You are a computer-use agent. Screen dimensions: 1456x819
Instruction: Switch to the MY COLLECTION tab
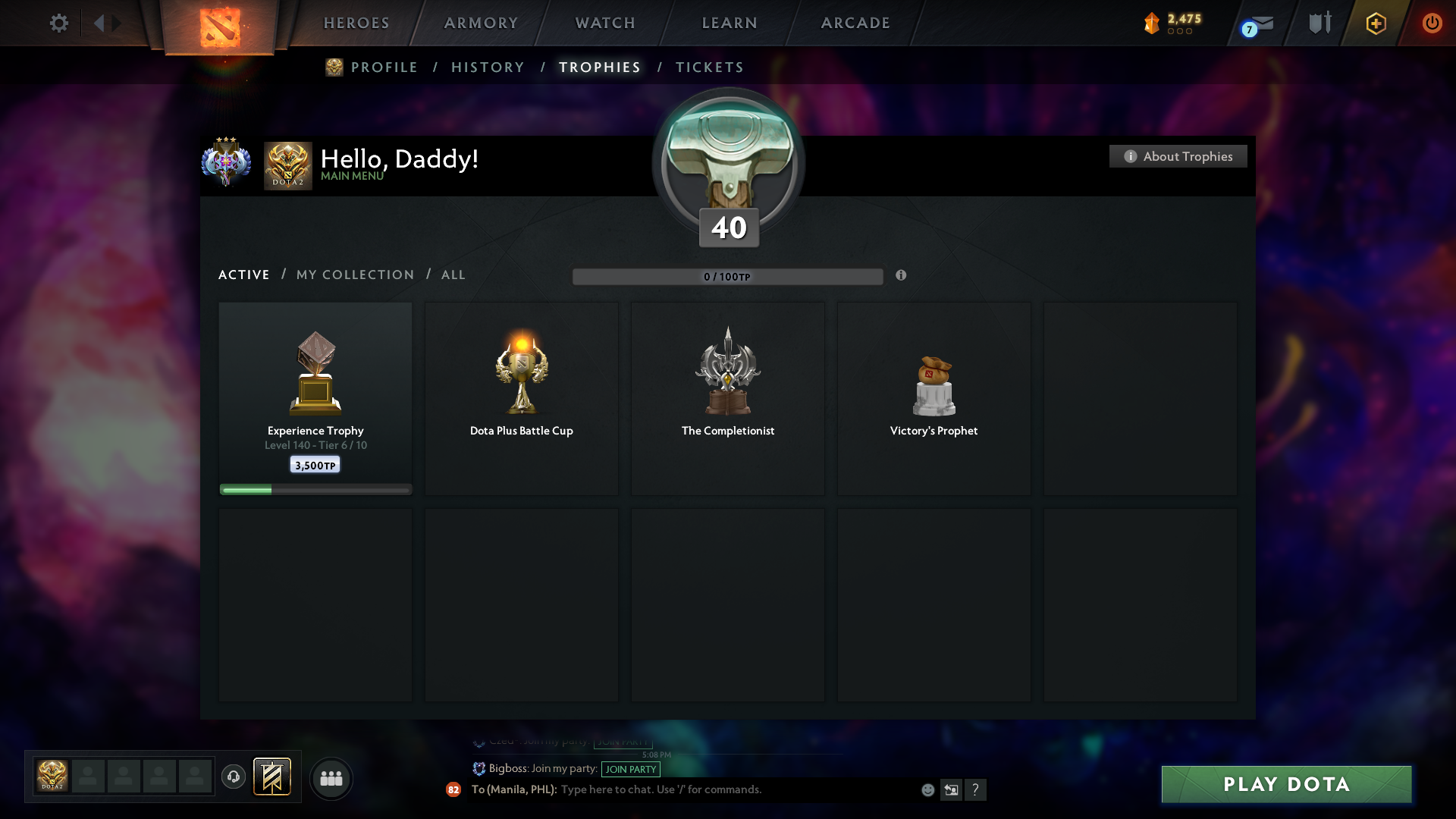[354, 275]
